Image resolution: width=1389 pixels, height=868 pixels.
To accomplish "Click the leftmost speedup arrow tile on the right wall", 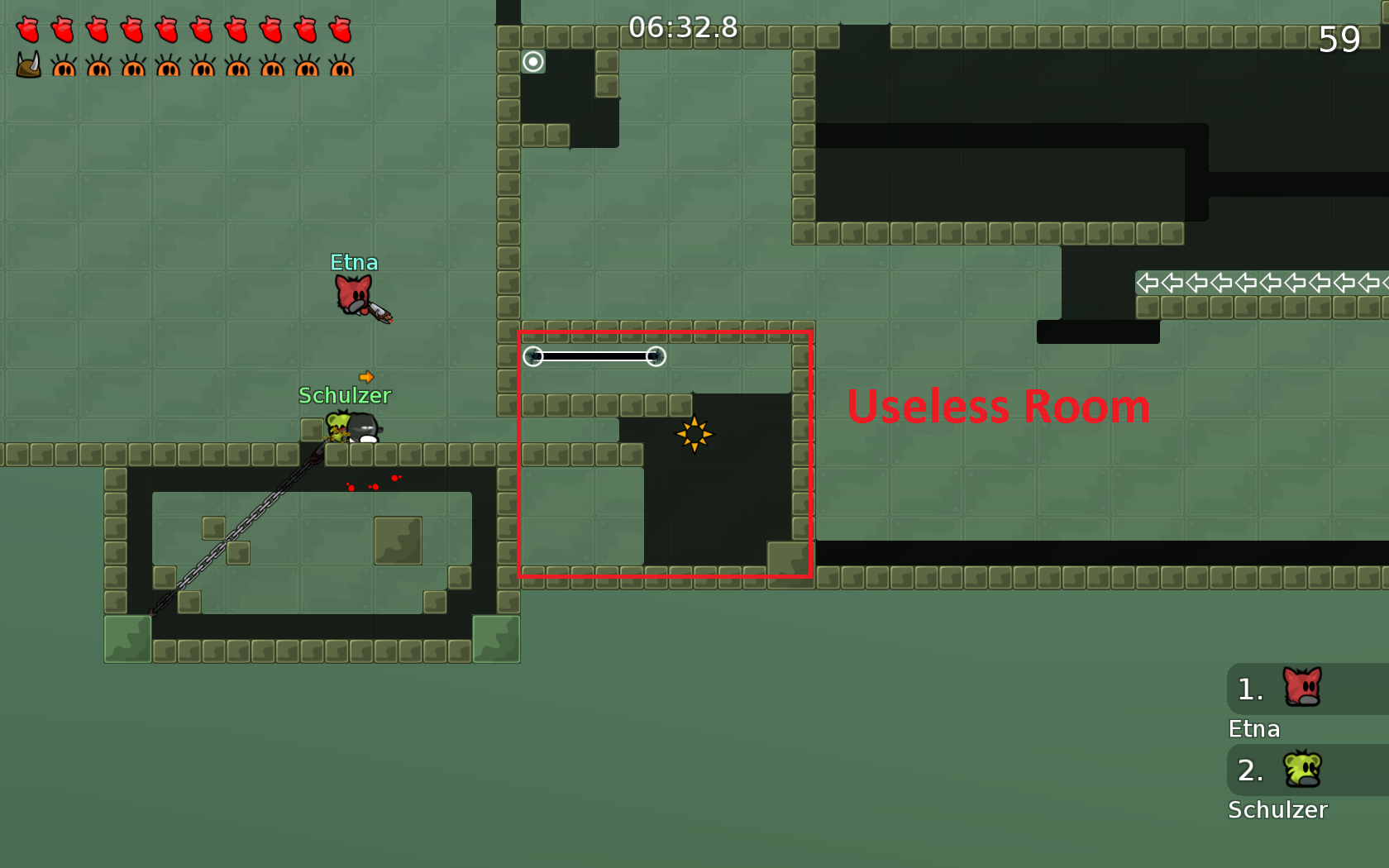I will 1145,284.
